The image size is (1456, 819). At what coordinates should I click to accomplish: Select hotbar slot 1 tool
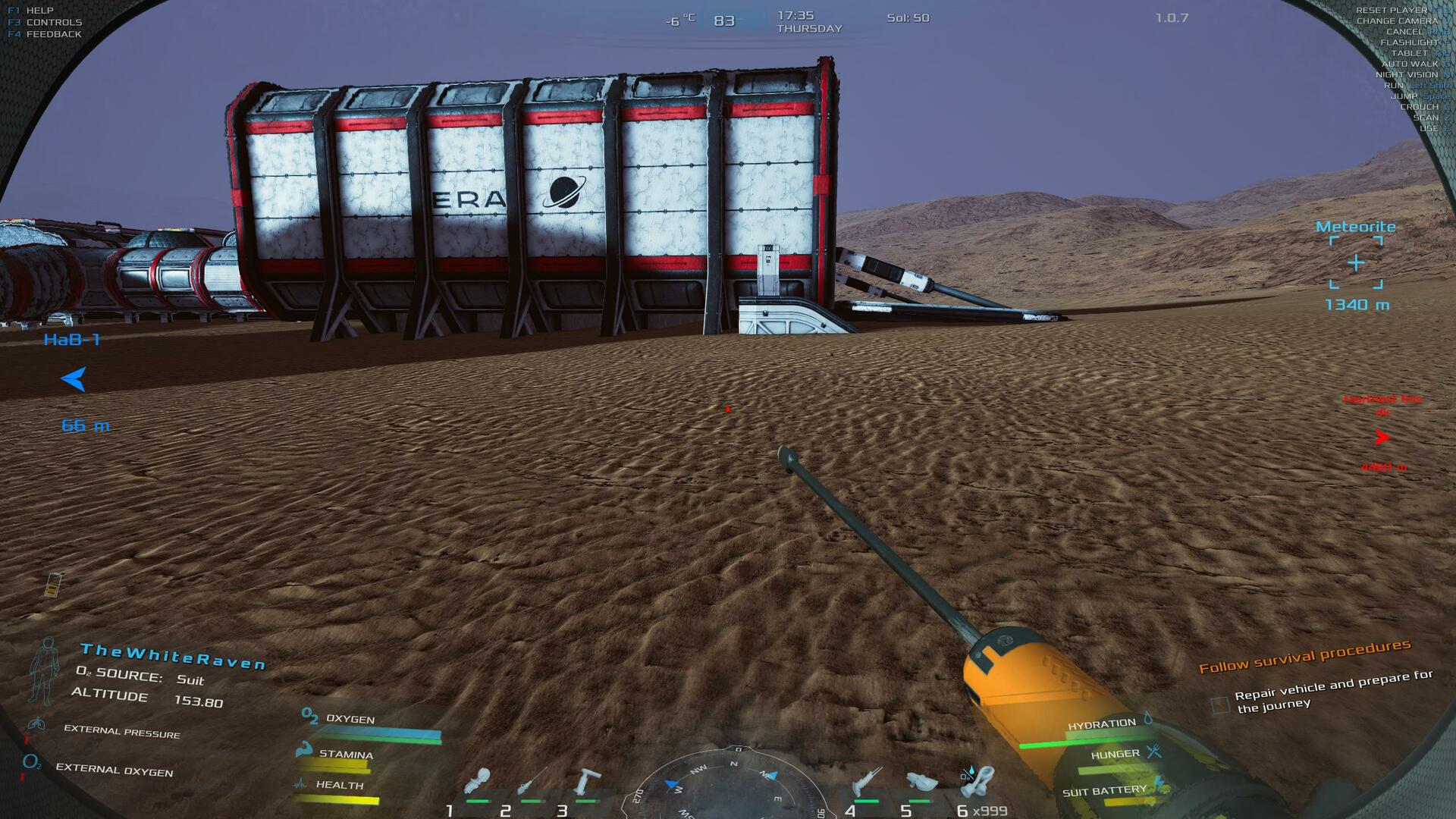click(x=478, y=783)
